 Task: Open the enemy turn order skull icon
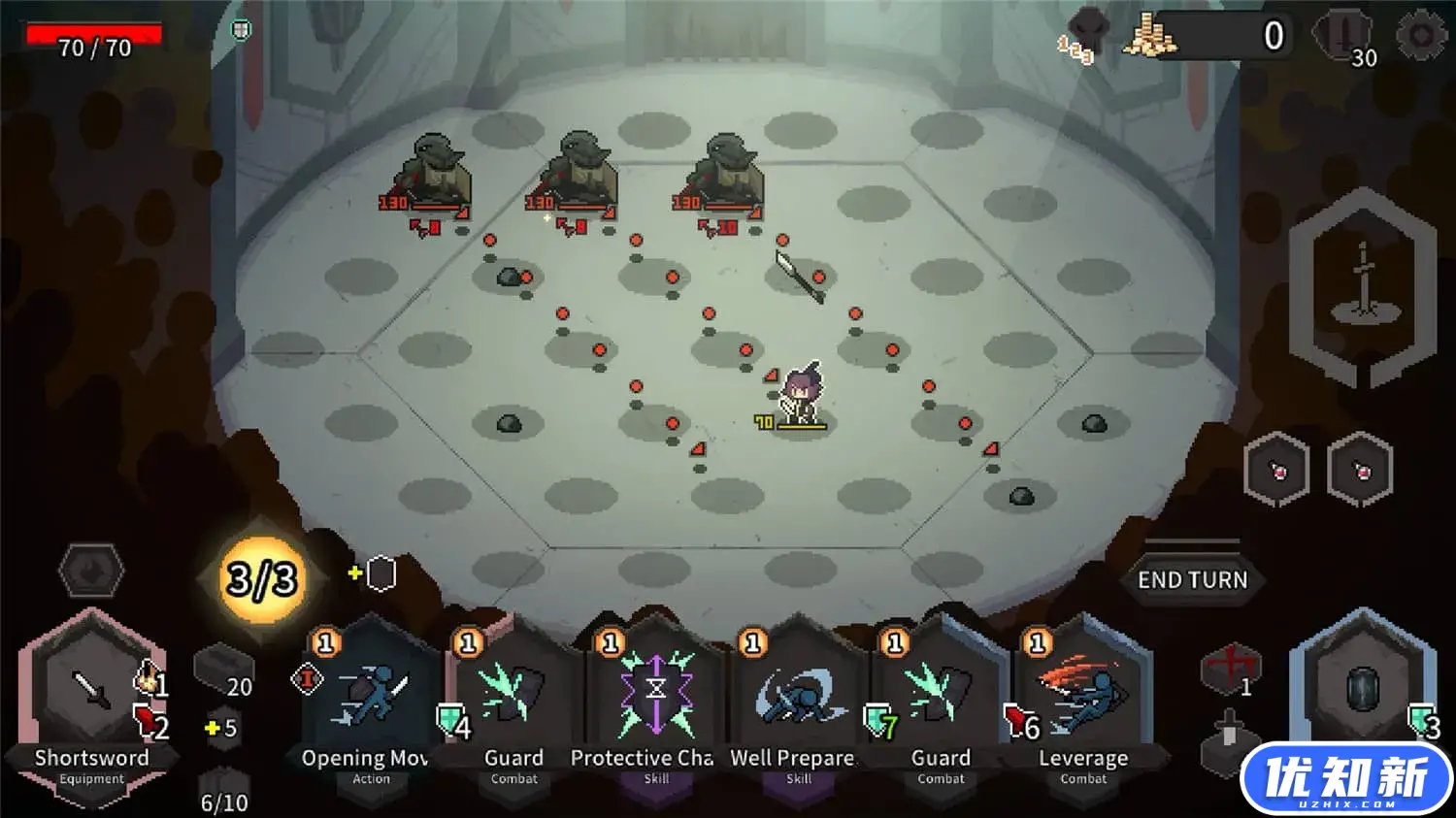1085,35
